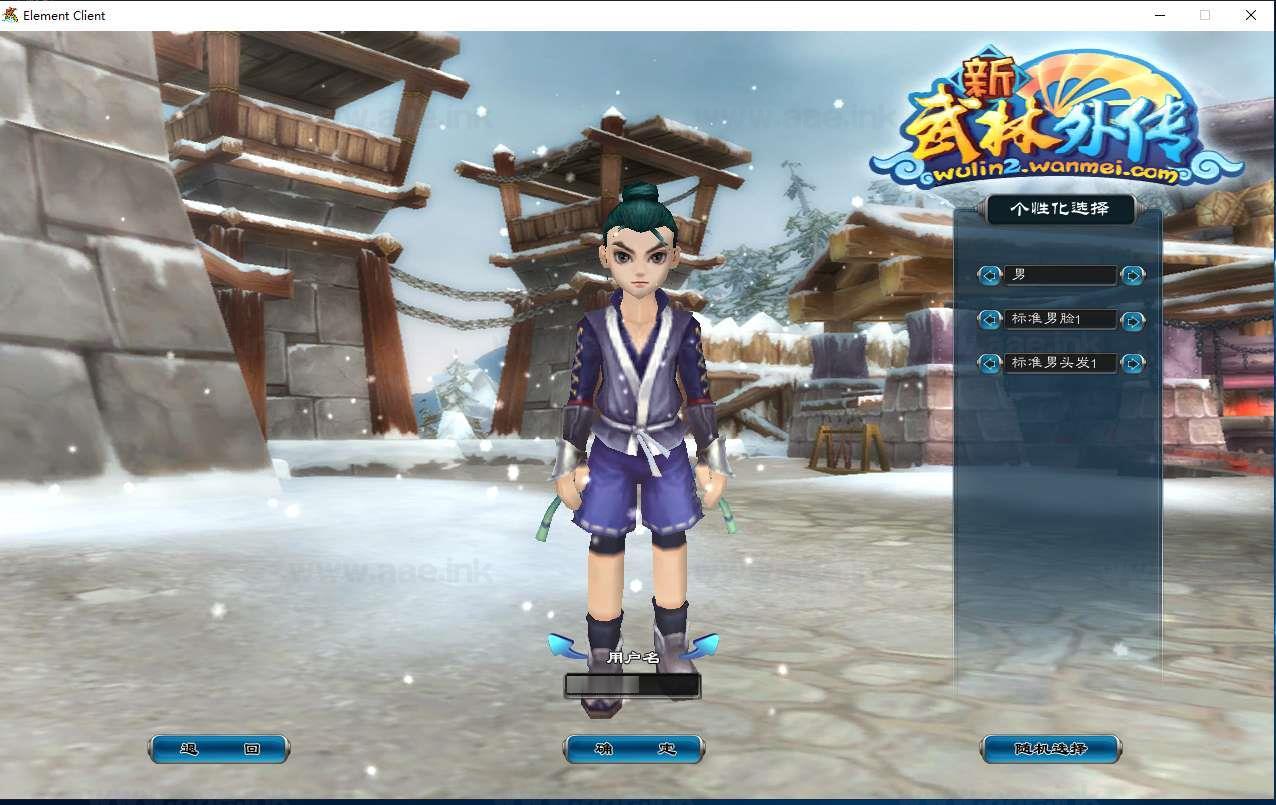Show previous face before 标准男脸1
1276x805 pixels.
tap(989, 320)
